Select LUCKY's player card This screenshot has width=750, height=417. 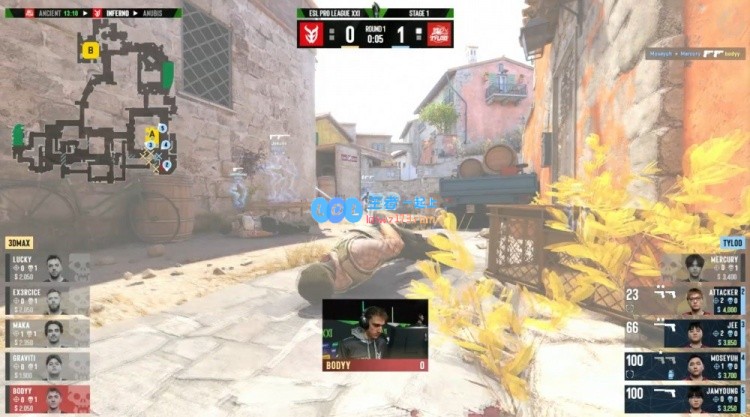[x=46, y=267]
